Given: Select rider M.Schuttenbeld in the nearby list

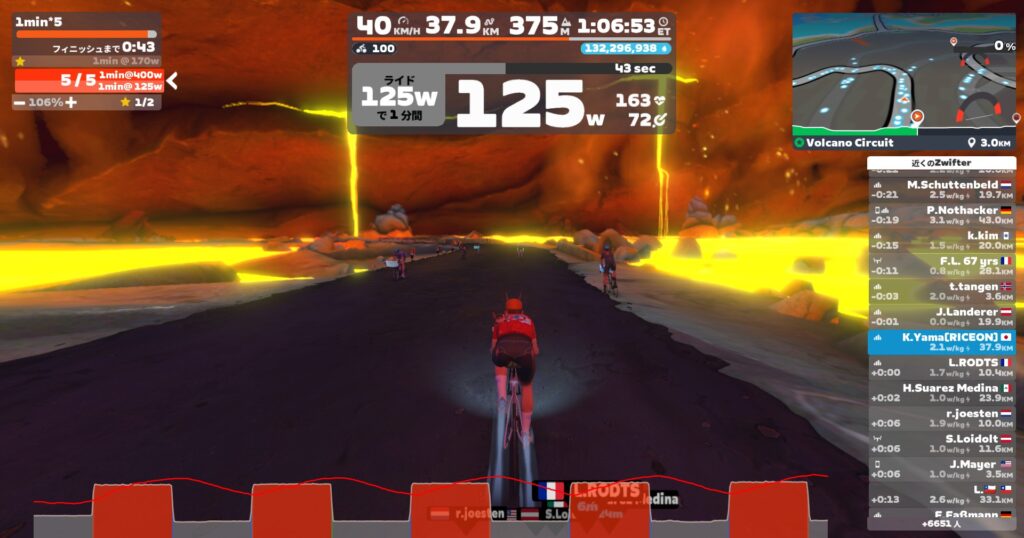Looking at the screenshot, I should (941, 190).
